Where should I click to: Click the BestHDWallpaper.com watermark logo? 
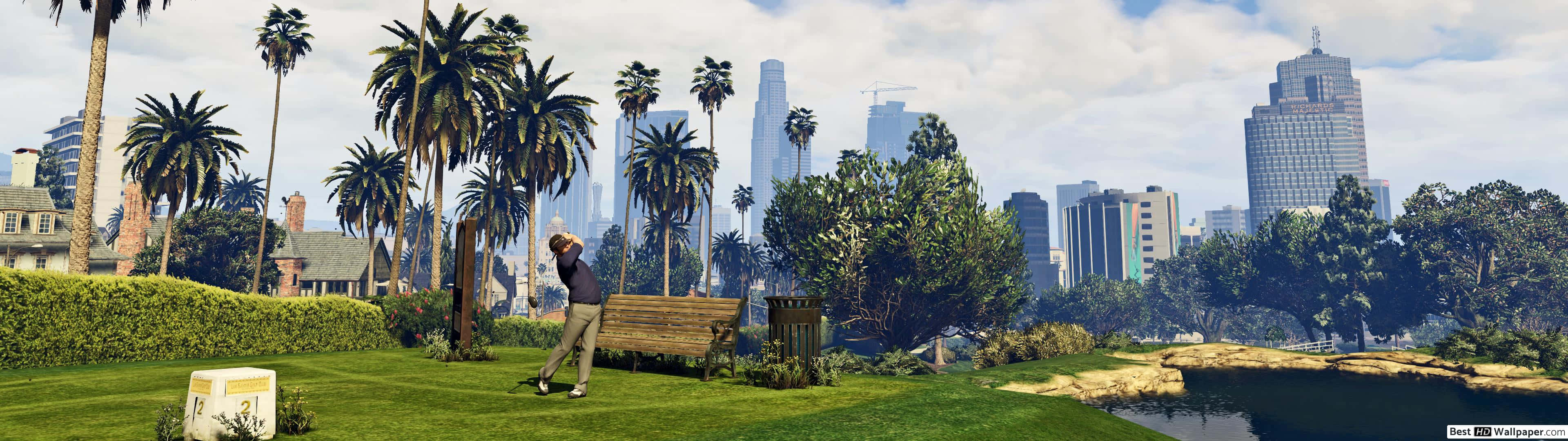point(1505,432)
